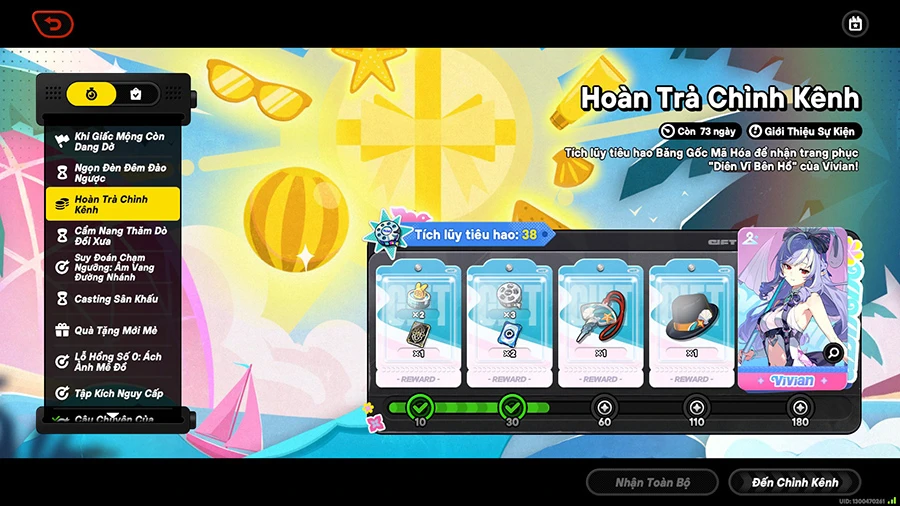Image resolution: width=900 pixels, height=506 pixels.
Task: Open the Khi Giấc Mộng Còn Dang Dở event
Action: click(x=112, y=141)
